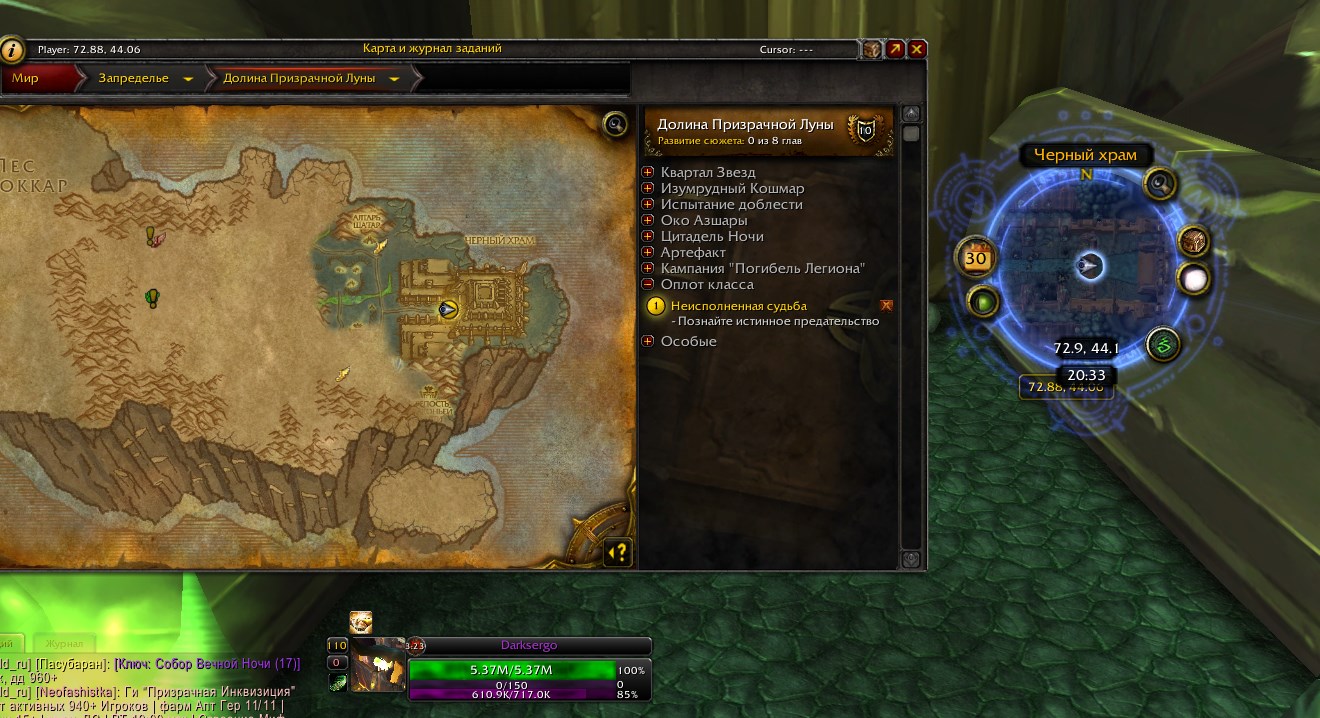Expand the «Особые» quest category
The width and height of the screenshot is (1320, 718).
(x=648, y=342)
